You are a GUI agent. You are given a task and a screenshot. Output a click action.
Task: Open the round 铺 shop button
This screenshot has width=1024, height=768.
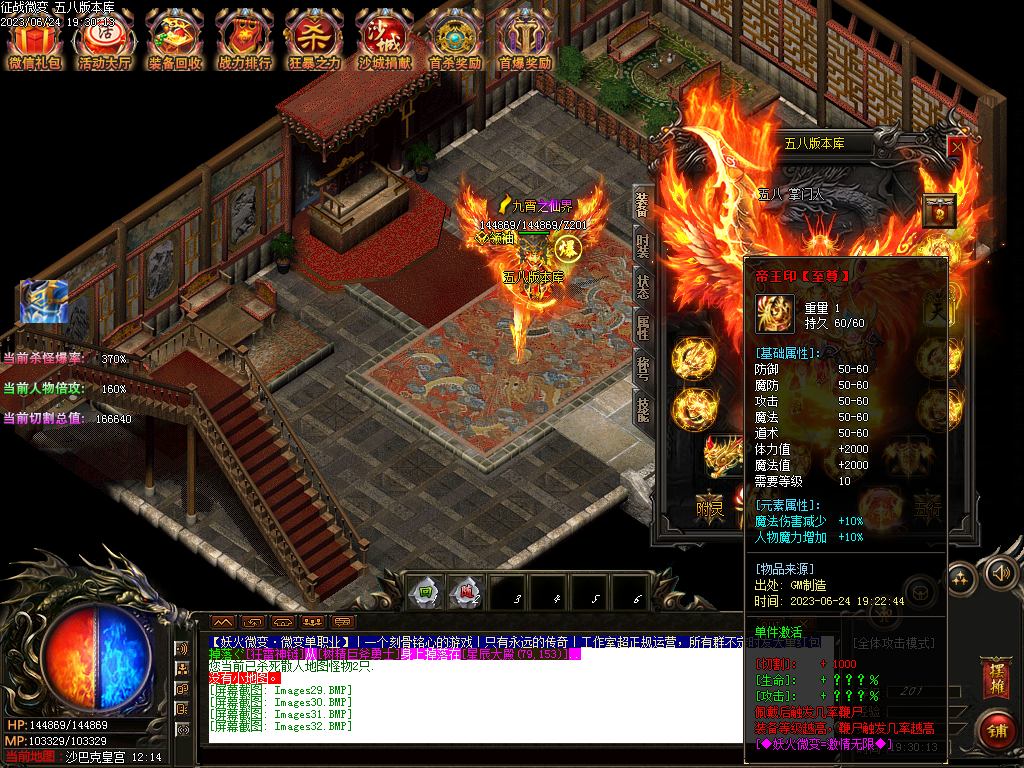coord(996,730)
